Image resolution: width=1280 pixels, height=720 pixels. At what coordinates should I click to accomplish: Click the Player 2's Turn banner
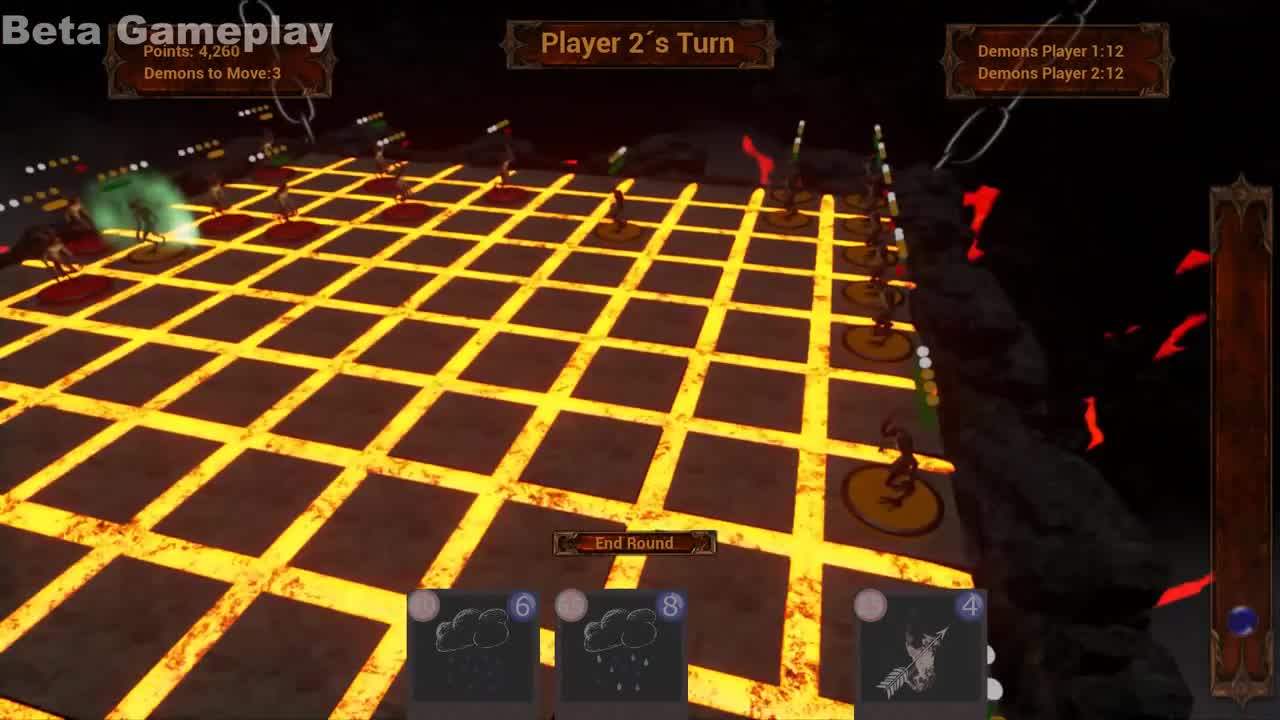coord(638,43)
